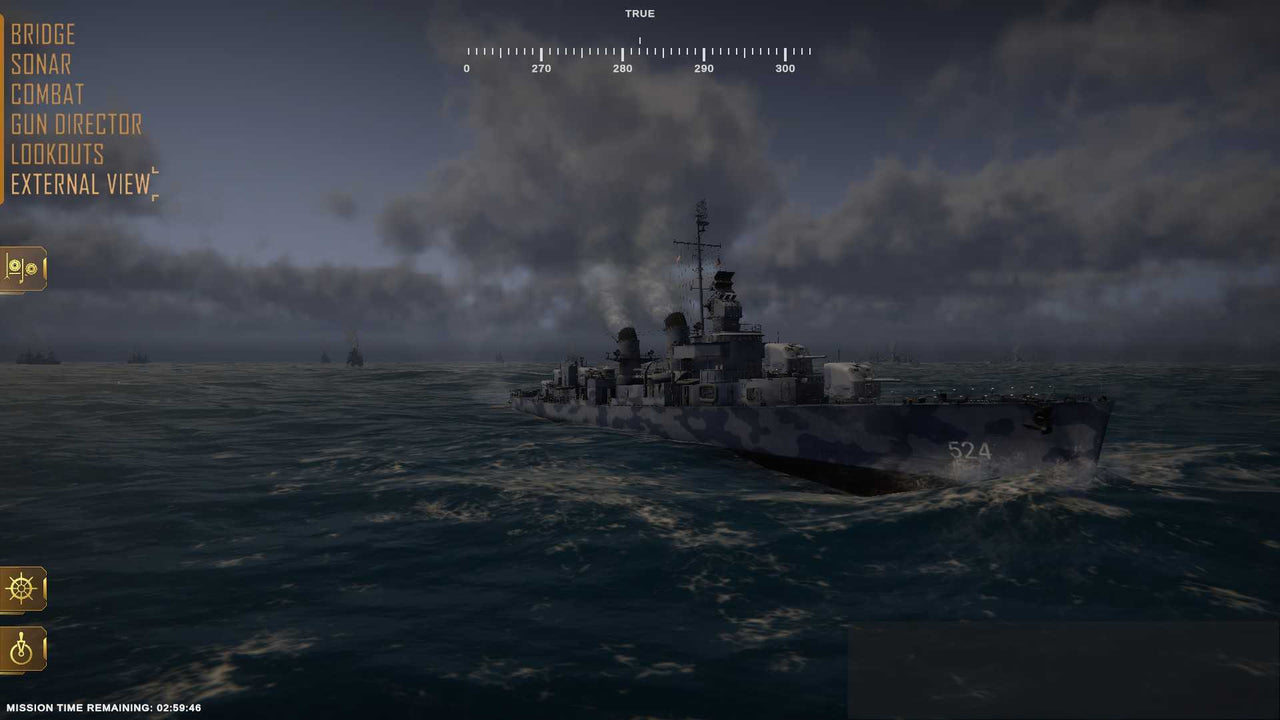The image size is (1280, 720).
Task: Click the mission time remaining display
Action: pos(105,707)
